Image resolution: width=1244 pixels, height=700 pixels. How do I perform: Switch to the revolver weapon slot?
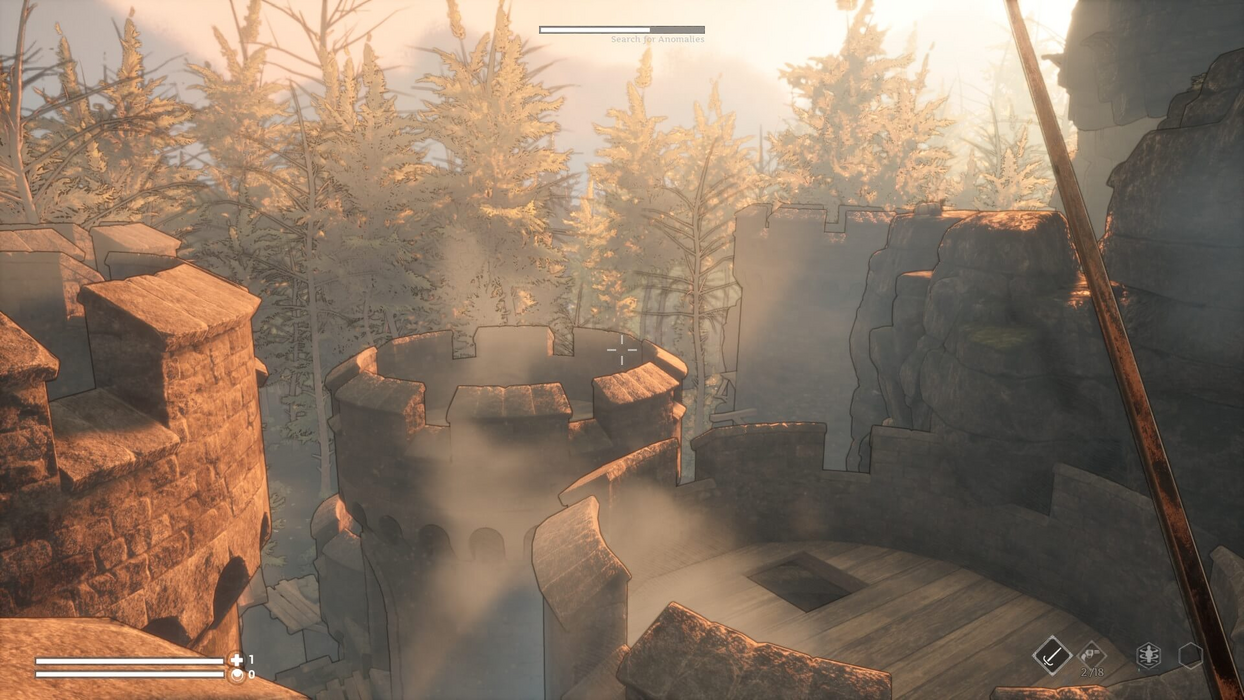point(1091,656)
